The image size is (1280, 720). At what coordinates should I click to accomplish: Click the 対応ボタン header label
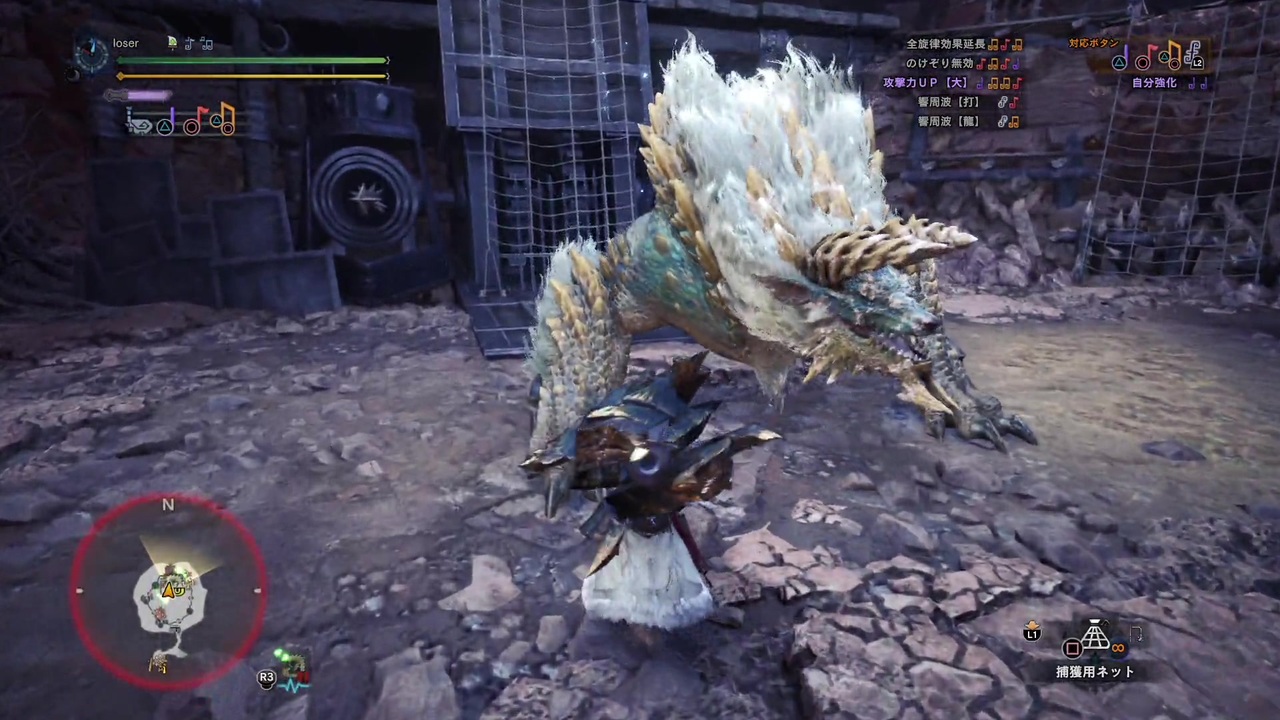[x=1093, y=43]
